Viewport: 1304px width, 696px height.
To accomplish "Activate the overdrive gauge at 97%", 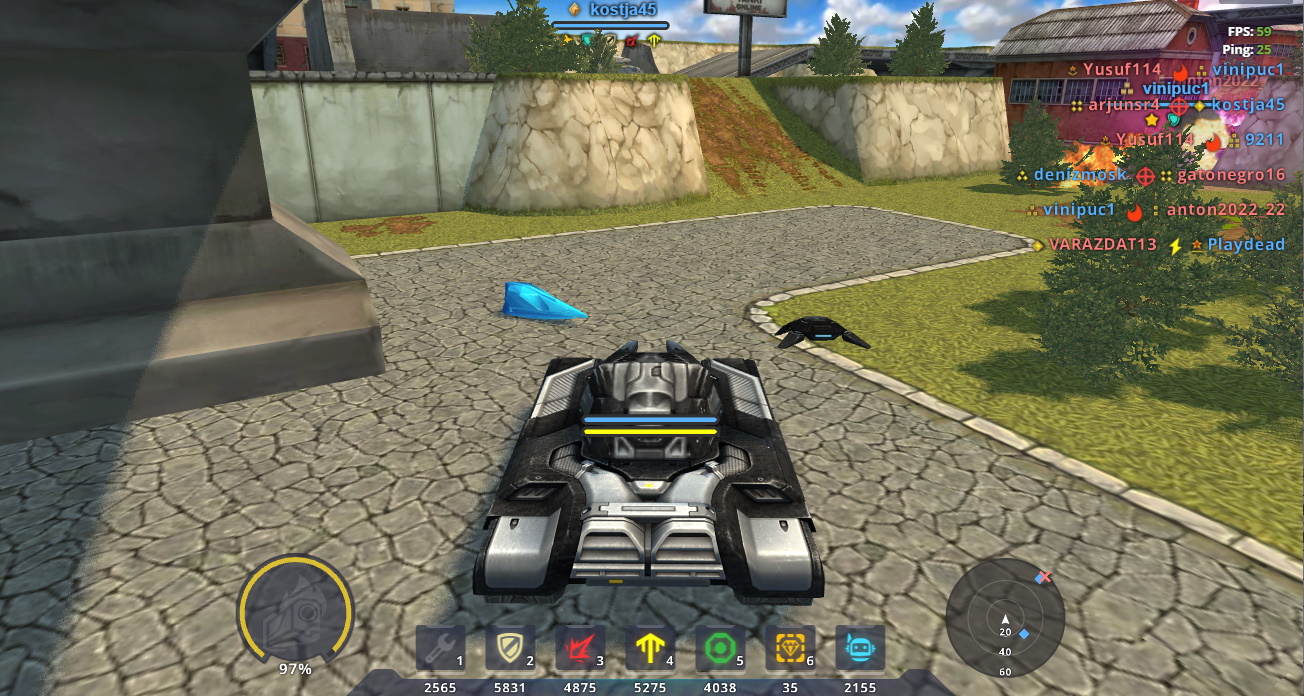I will pos(295,610).
